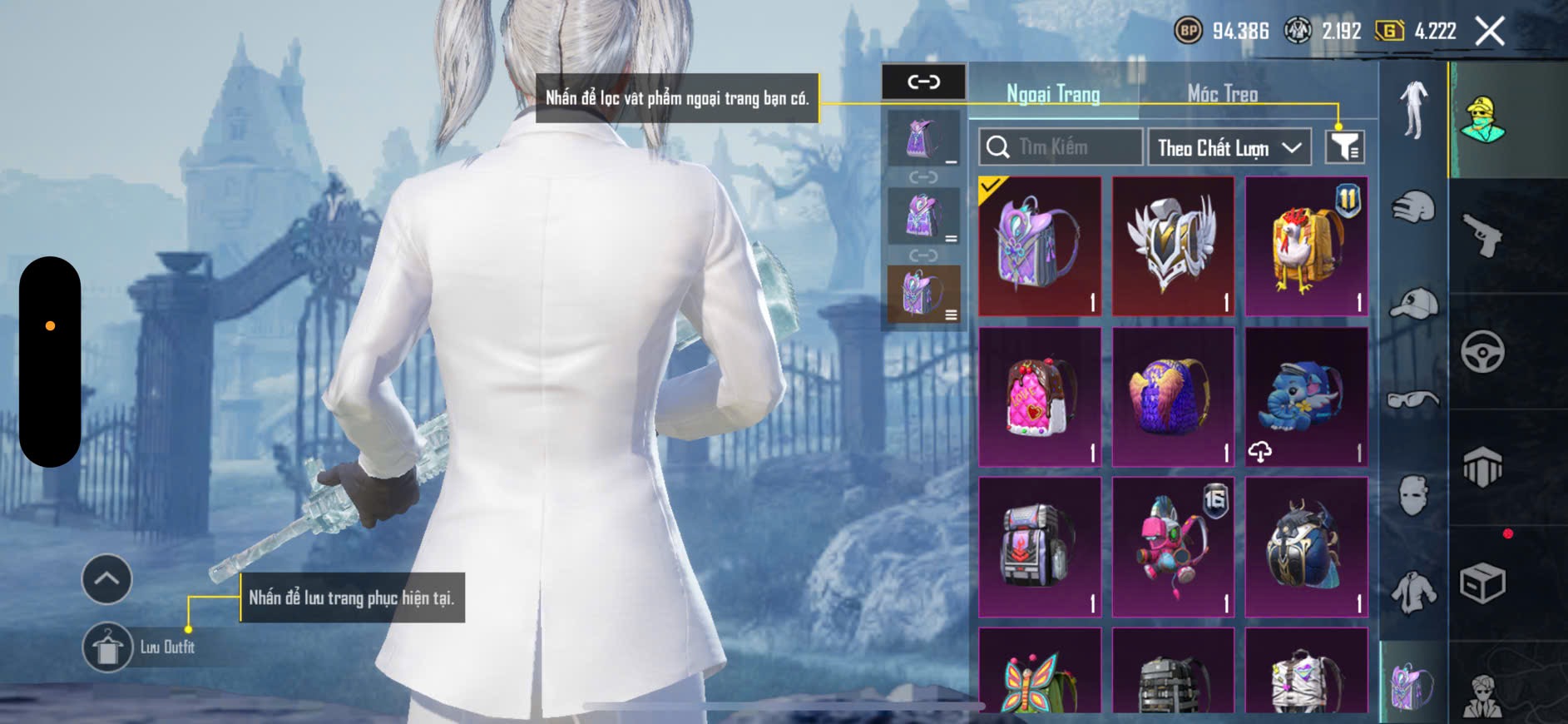The image size is (1568, 724).
Task: Select the blue elephant backpack
Action: point(1306,397)
